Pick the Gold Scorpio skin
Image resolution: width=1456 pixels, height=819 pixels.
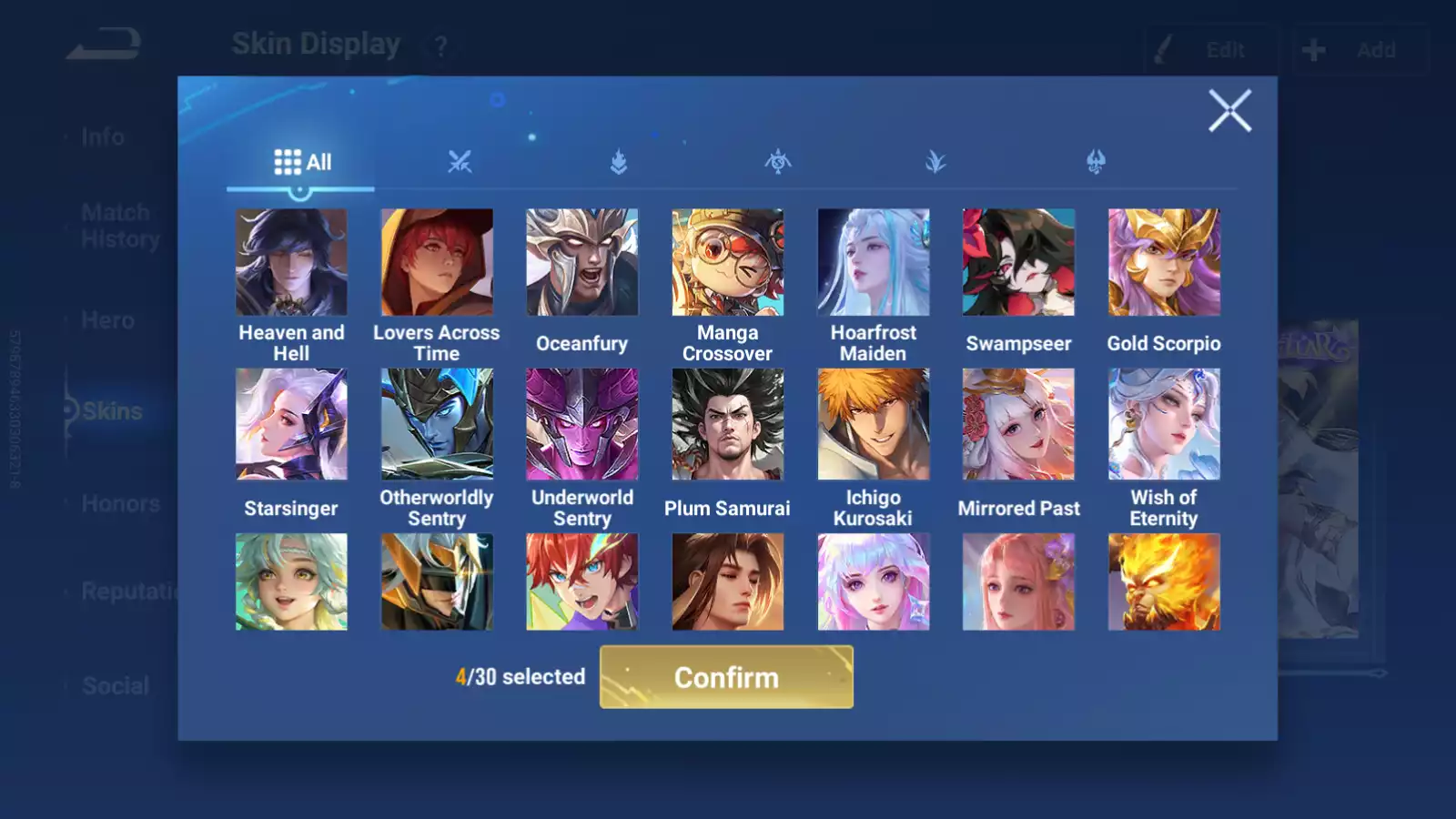[1164, 262]
